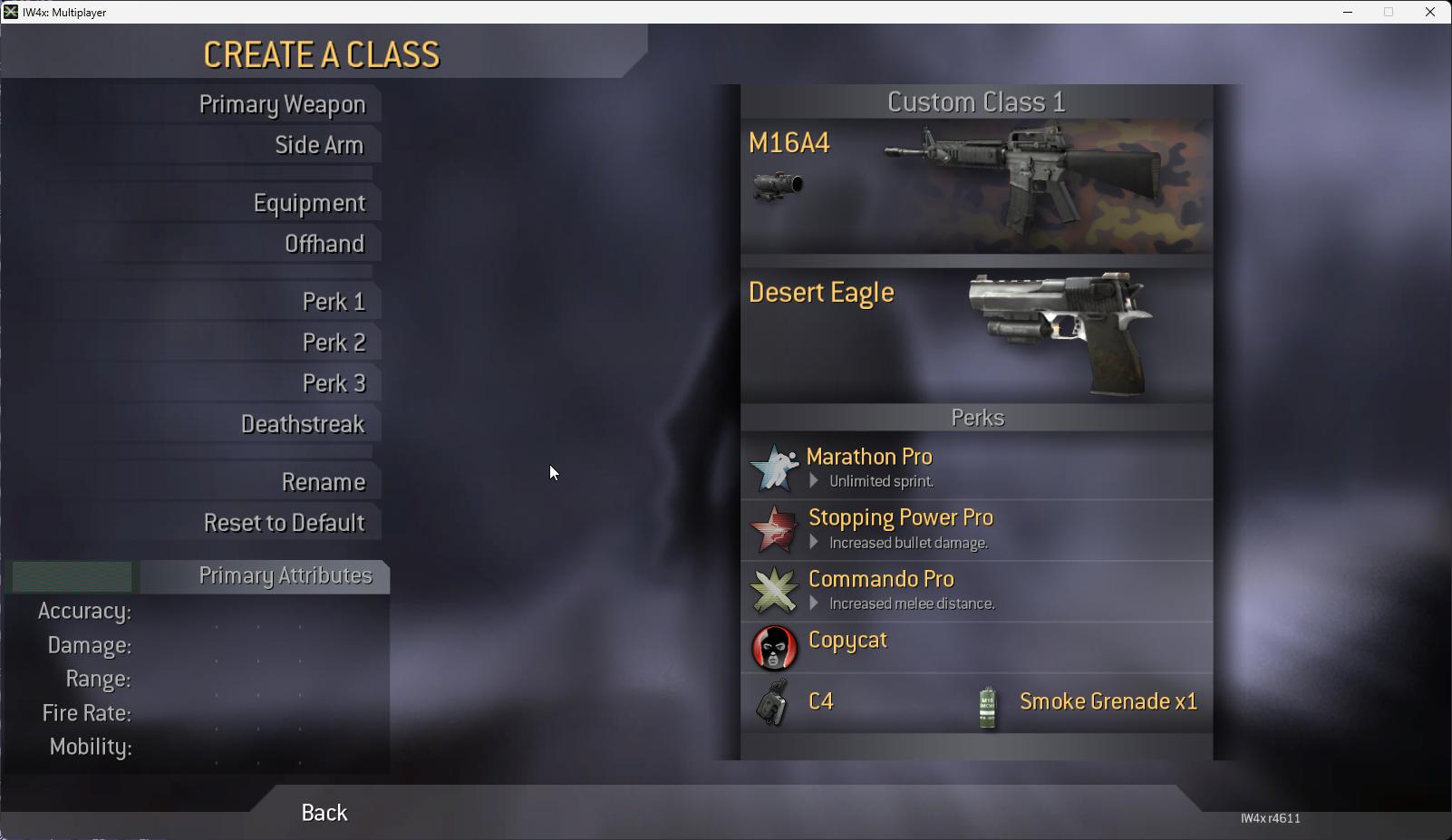Minimize the IW4x window
This screenshot has height=840, width=1452.
point(1348,13)
